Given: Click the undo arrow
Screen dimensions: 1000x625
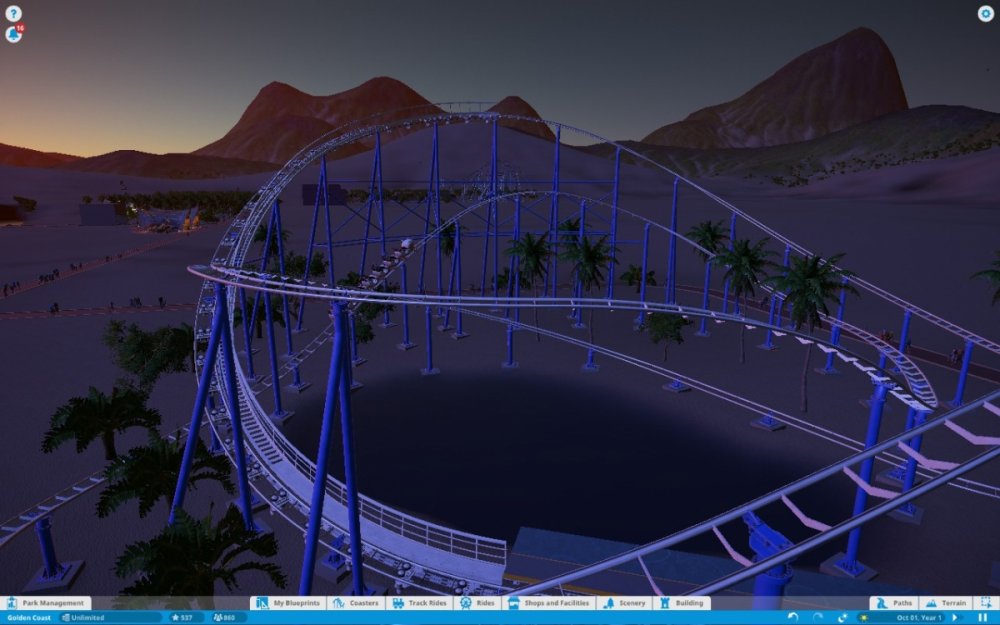Looking at the screenshot, I should pyautogui.click(x=793, y=617).
